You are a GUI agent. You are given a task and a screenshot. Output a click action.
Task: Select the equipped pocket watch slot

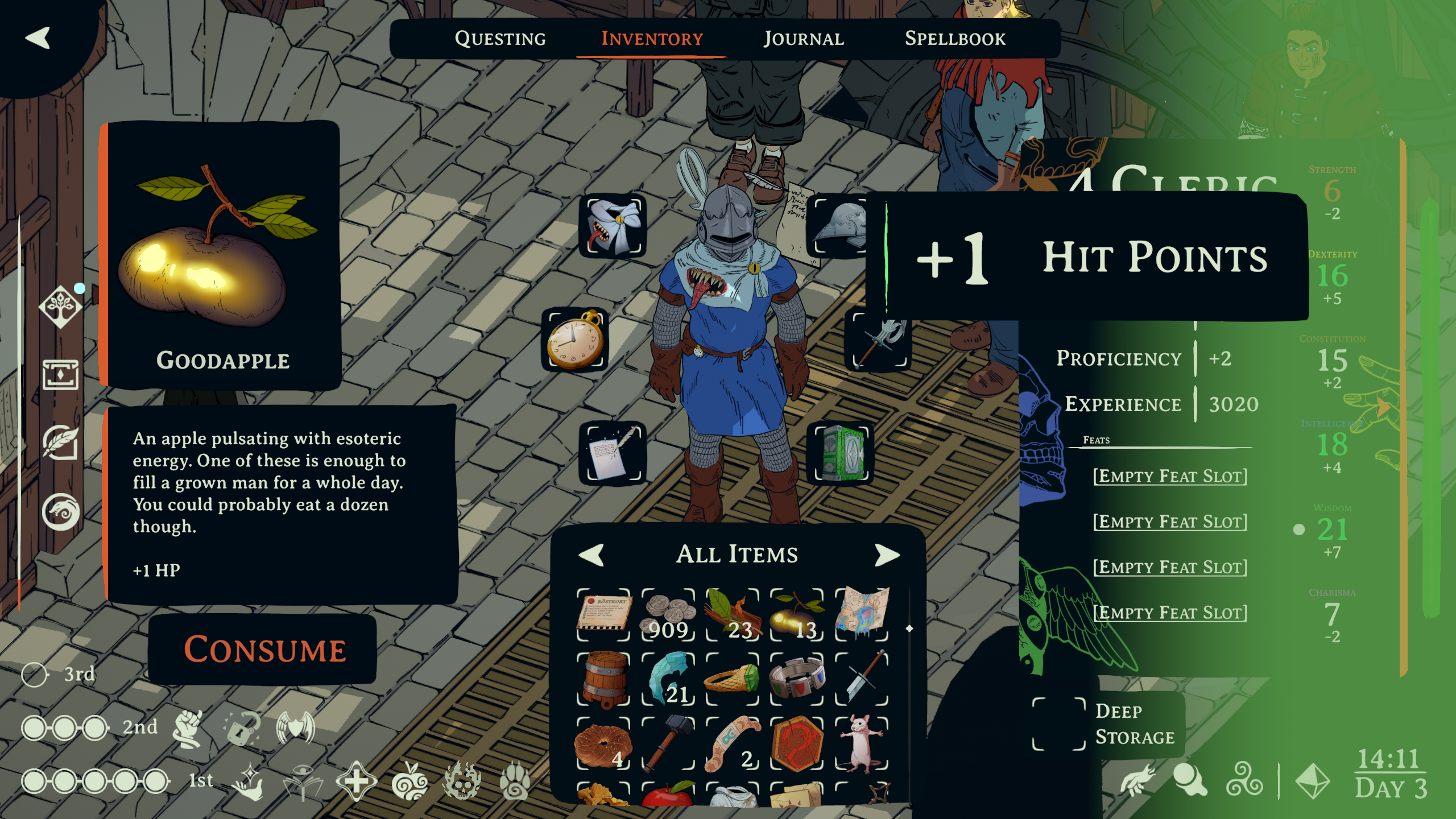(x=576, y=340)
